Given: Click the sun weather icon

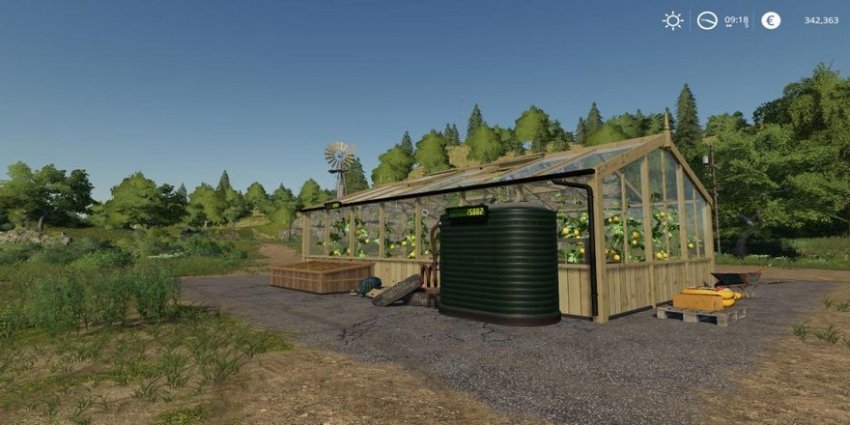Looking at the screenshot, I should coord(672,20).
